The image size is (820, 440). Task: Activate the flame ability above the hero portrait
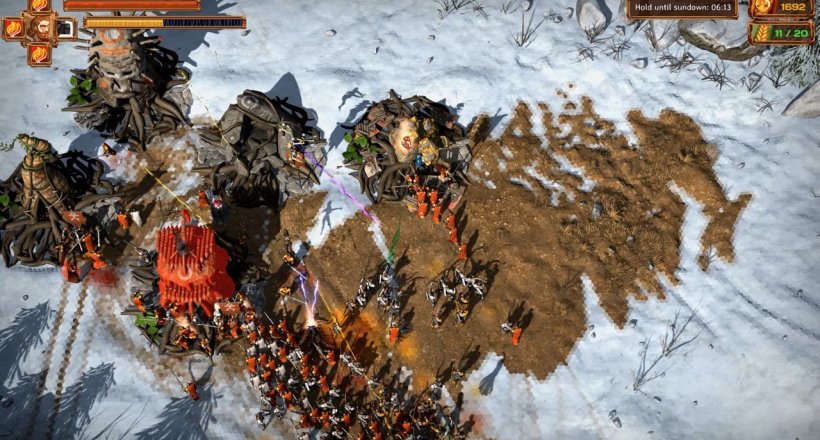(40, 5)
